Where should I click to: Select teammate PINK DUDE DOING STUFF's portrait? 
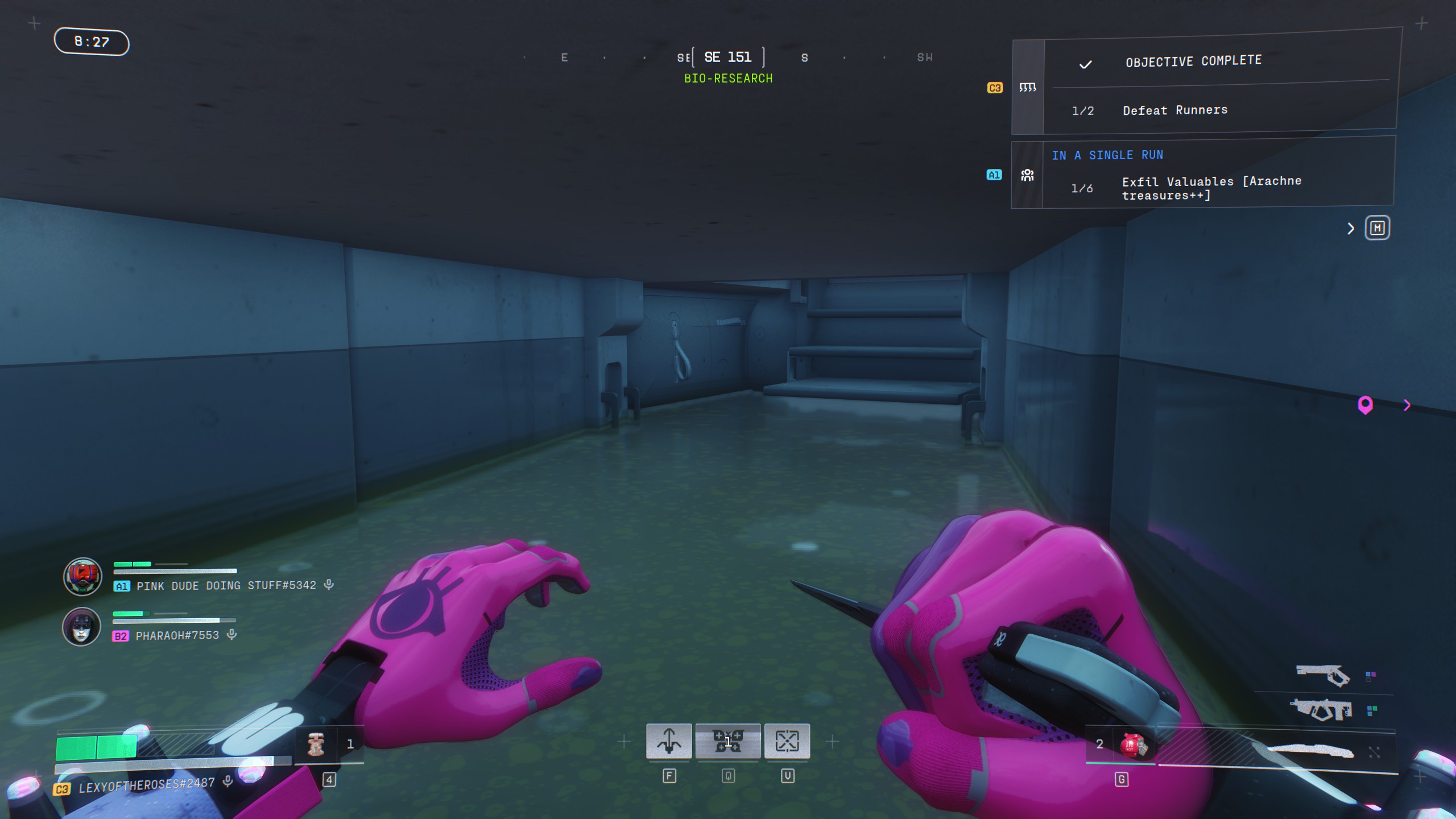coord(82,576)
